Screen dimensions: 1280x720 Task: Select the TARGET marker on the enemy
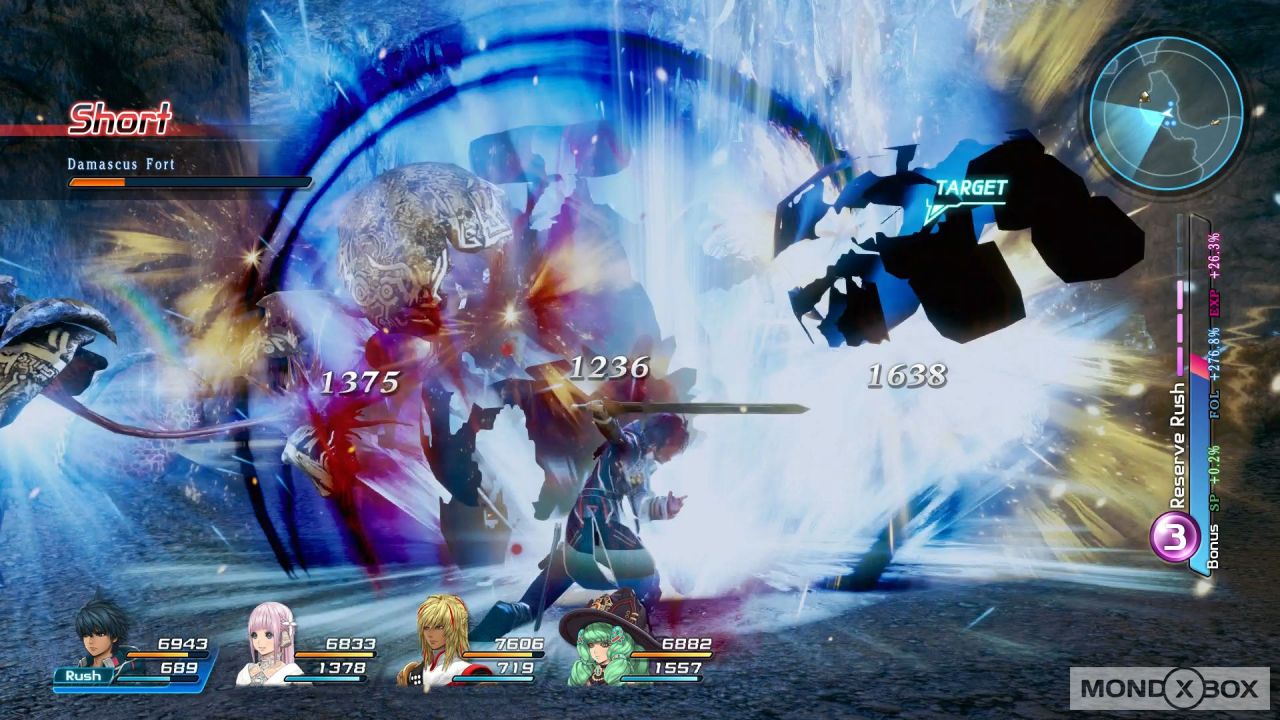(969, 189)
